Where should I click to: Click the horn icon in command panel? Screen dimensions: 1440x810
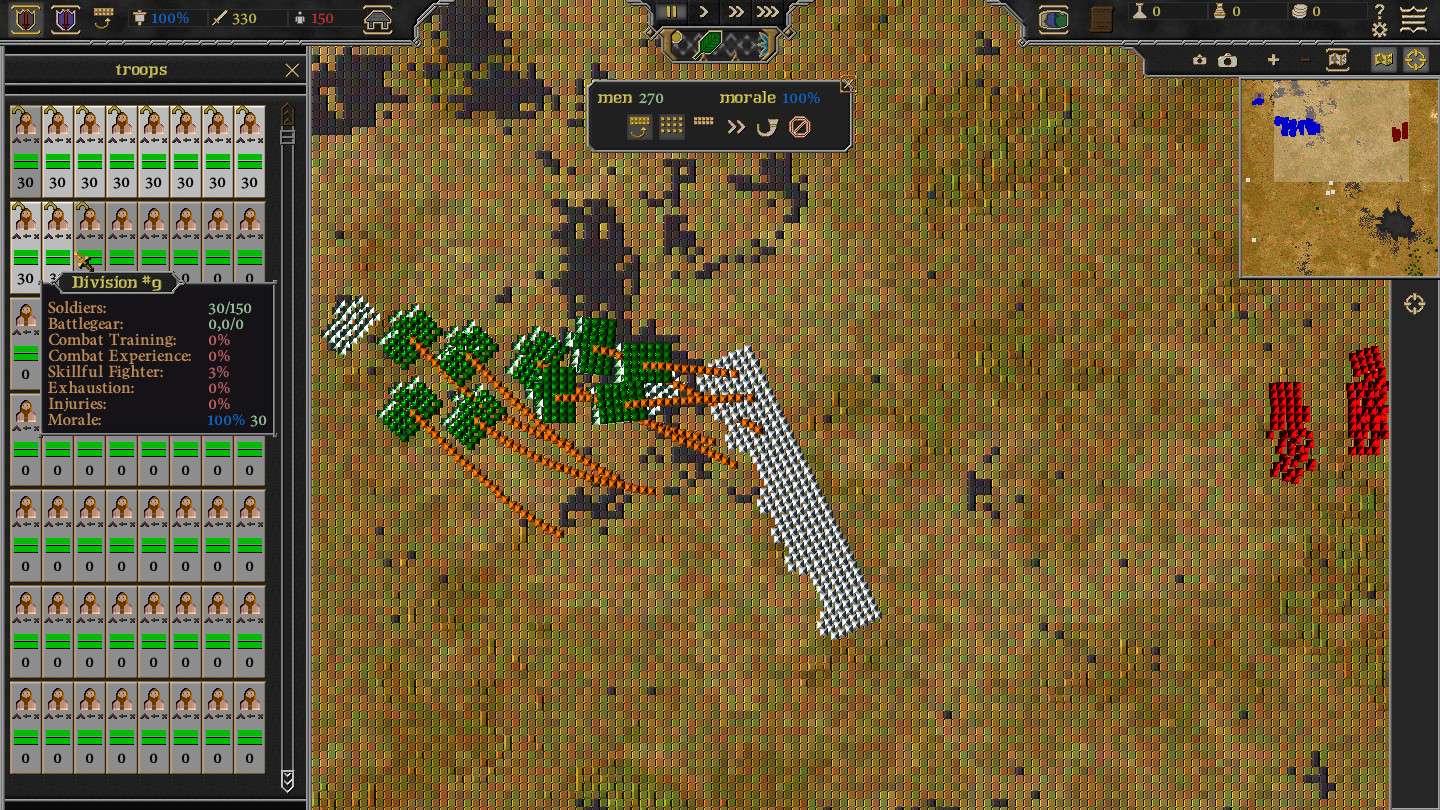(767, 127)
